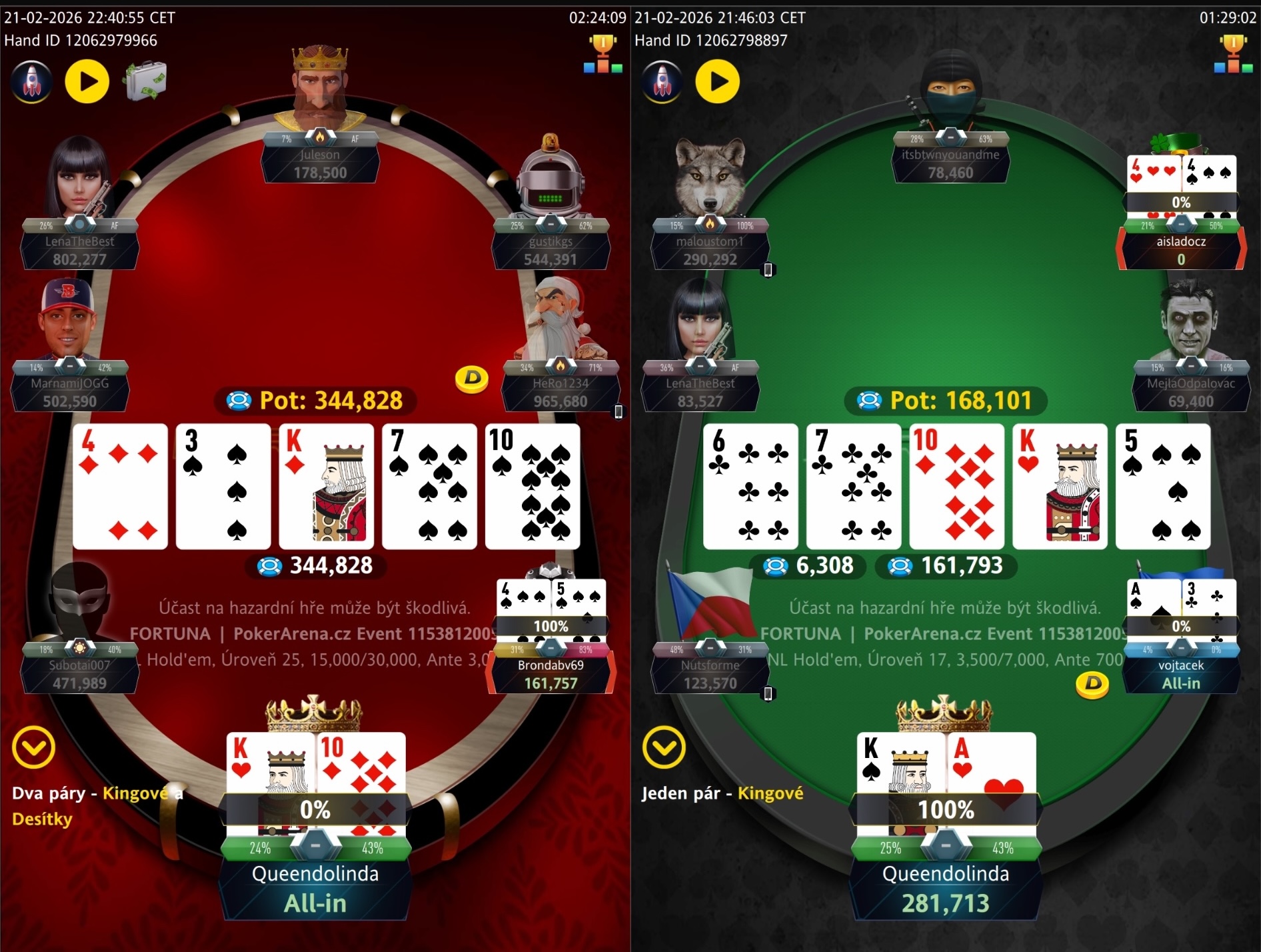Screen dimensions: 1261x952
Task: Select player Brondabv69's seat
Action: [x=551, y=673]
